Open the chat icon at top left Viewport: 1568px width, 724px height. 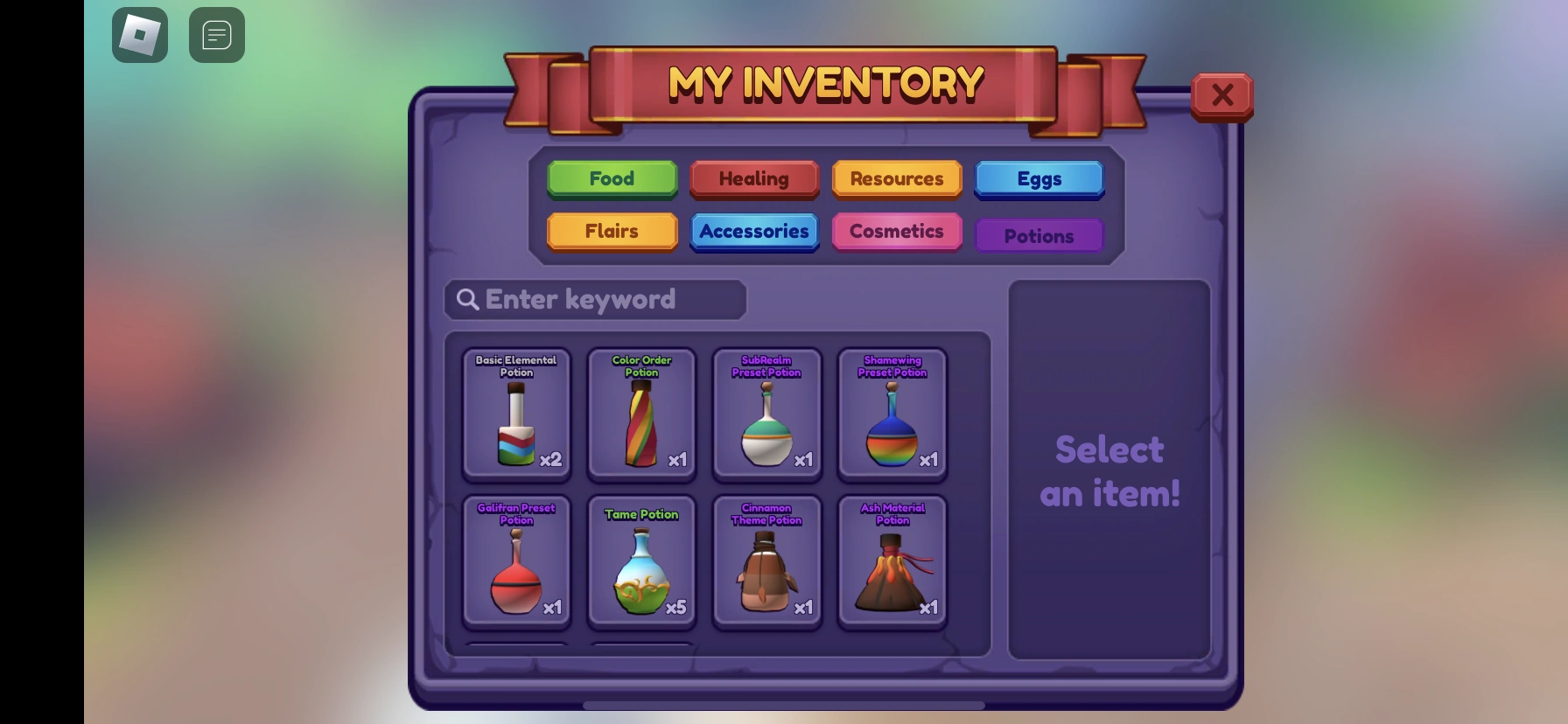216,35
